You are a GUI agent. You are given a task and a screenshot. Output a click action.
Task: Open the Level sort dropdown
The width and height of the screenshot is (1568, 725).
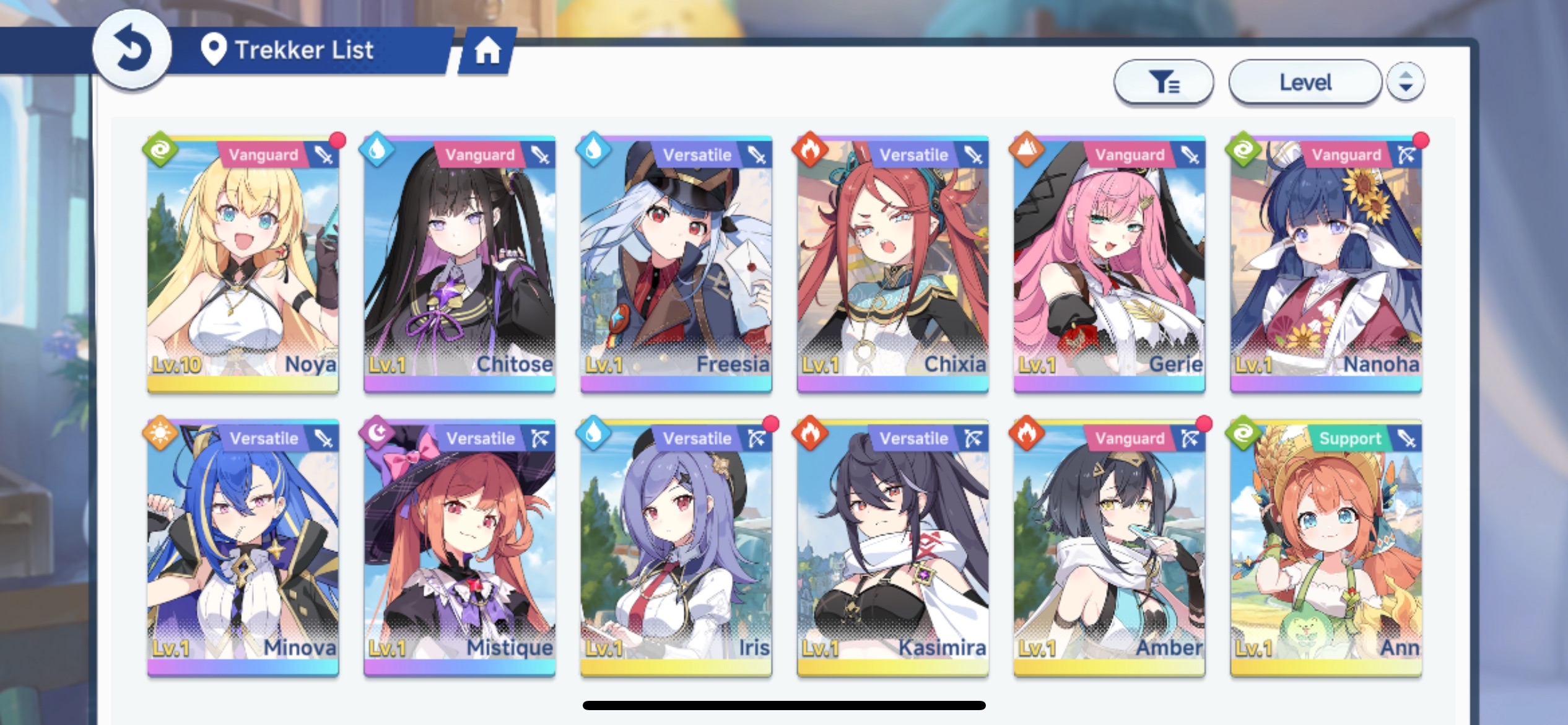coord(1305,82)
